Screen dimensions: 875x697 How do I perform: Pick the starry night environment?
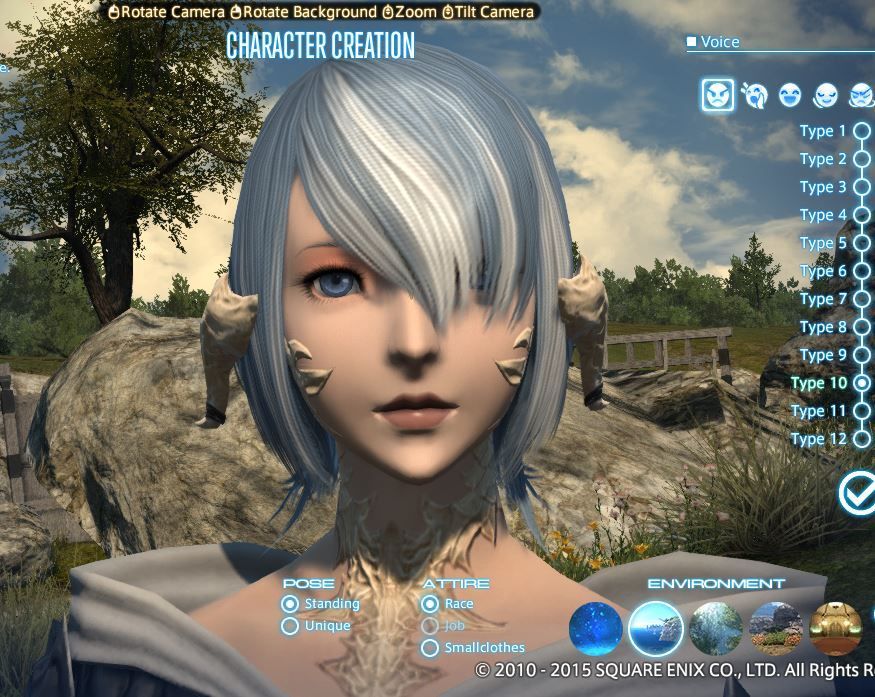[595, 628]
